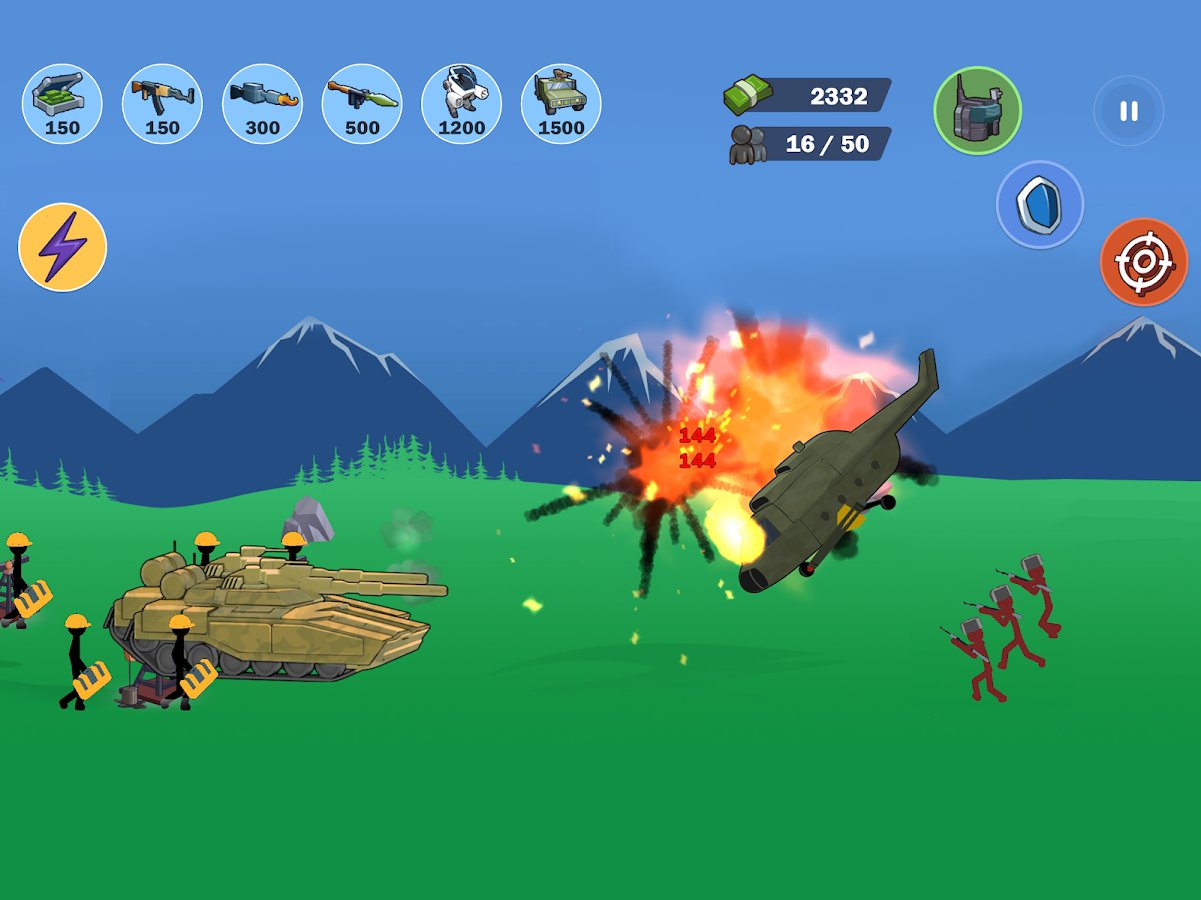
Task: Choose the 1200-cost mech robot unit
Action: coord(461,104)
